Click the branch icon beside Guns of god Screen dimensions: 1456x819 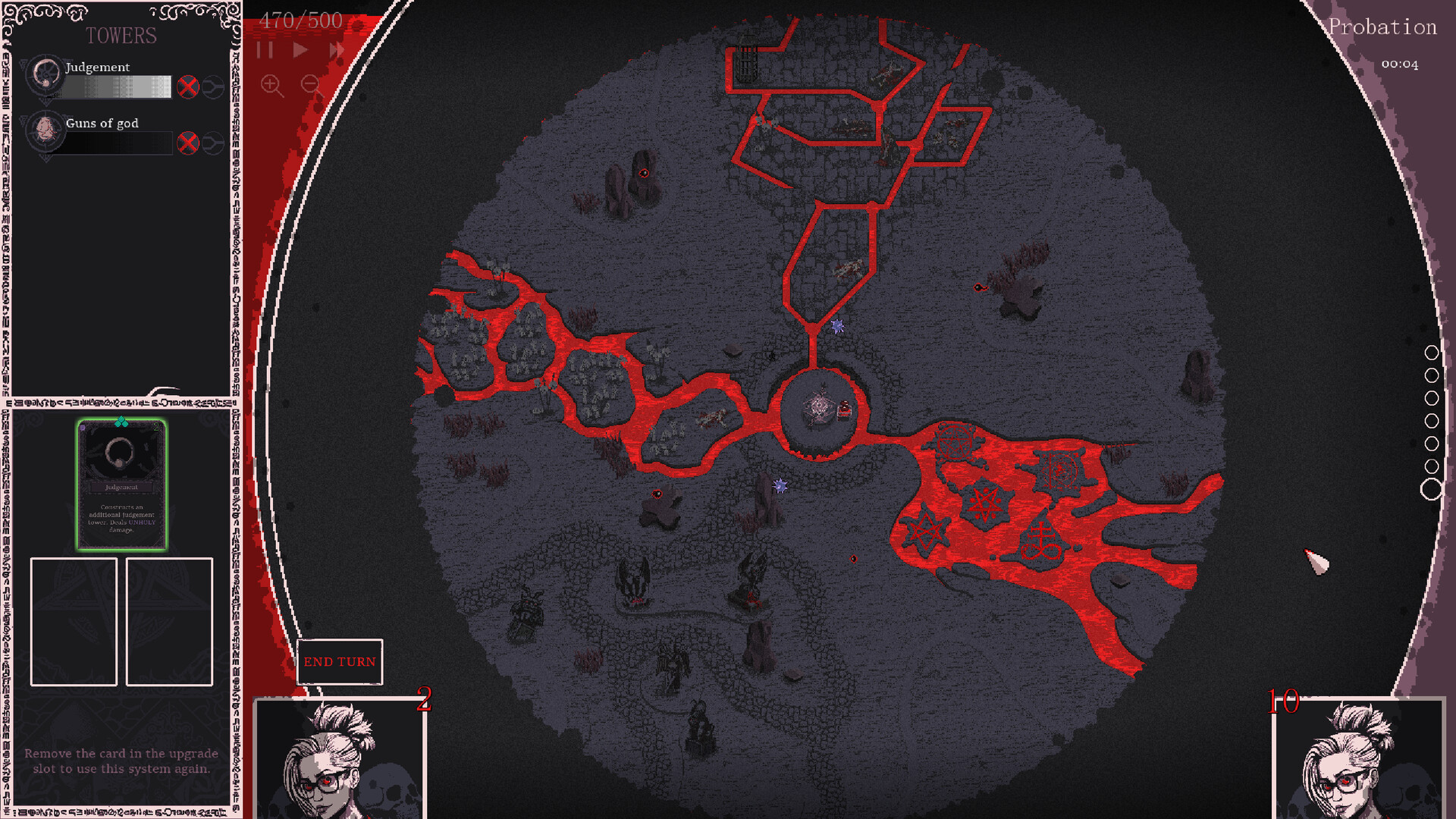click(x=215, y=143)
